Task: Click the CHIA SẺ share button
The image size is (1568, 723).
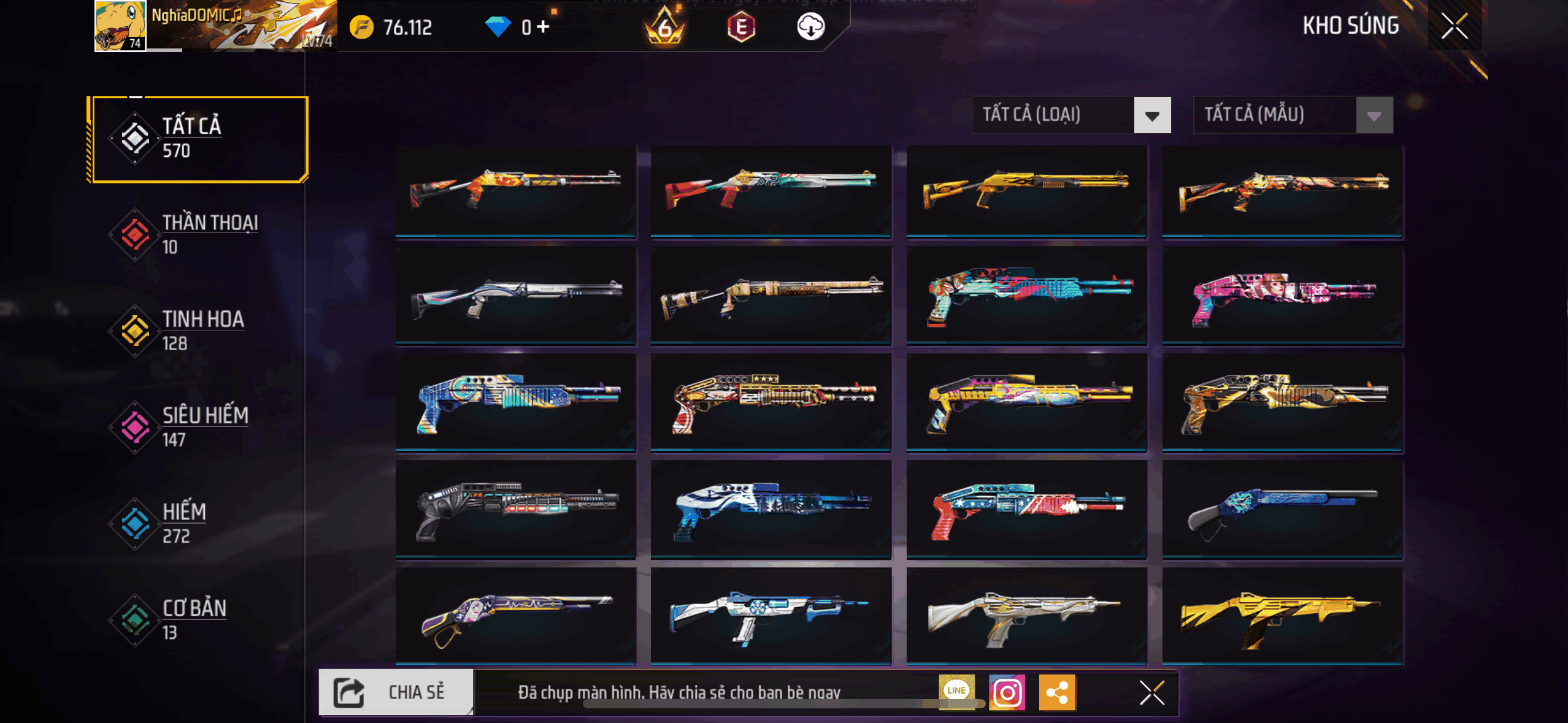Action: pyautogui.click(x=396, y=692)
